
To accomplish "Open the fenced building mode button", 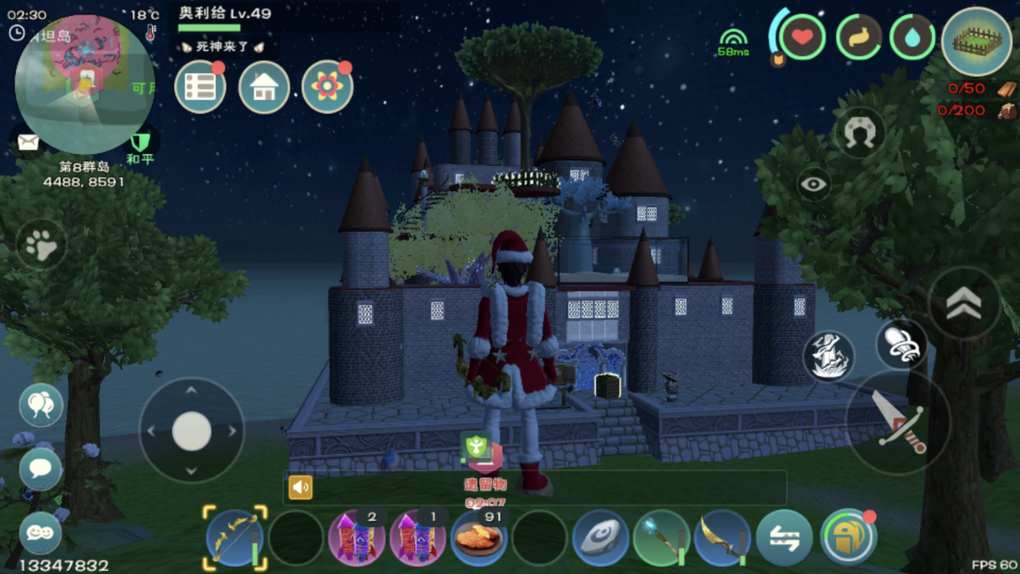I will click(x=976, y=42).
